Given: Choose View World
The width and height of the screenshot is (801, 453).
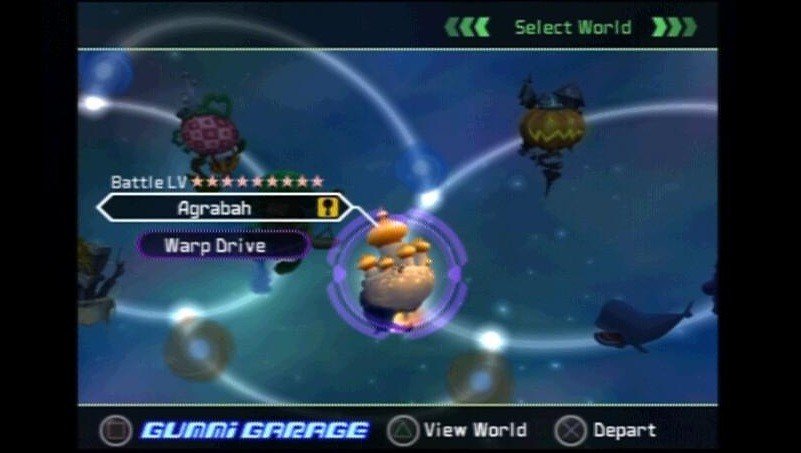Looking at the screenshot, I should [x=460, y=431].
